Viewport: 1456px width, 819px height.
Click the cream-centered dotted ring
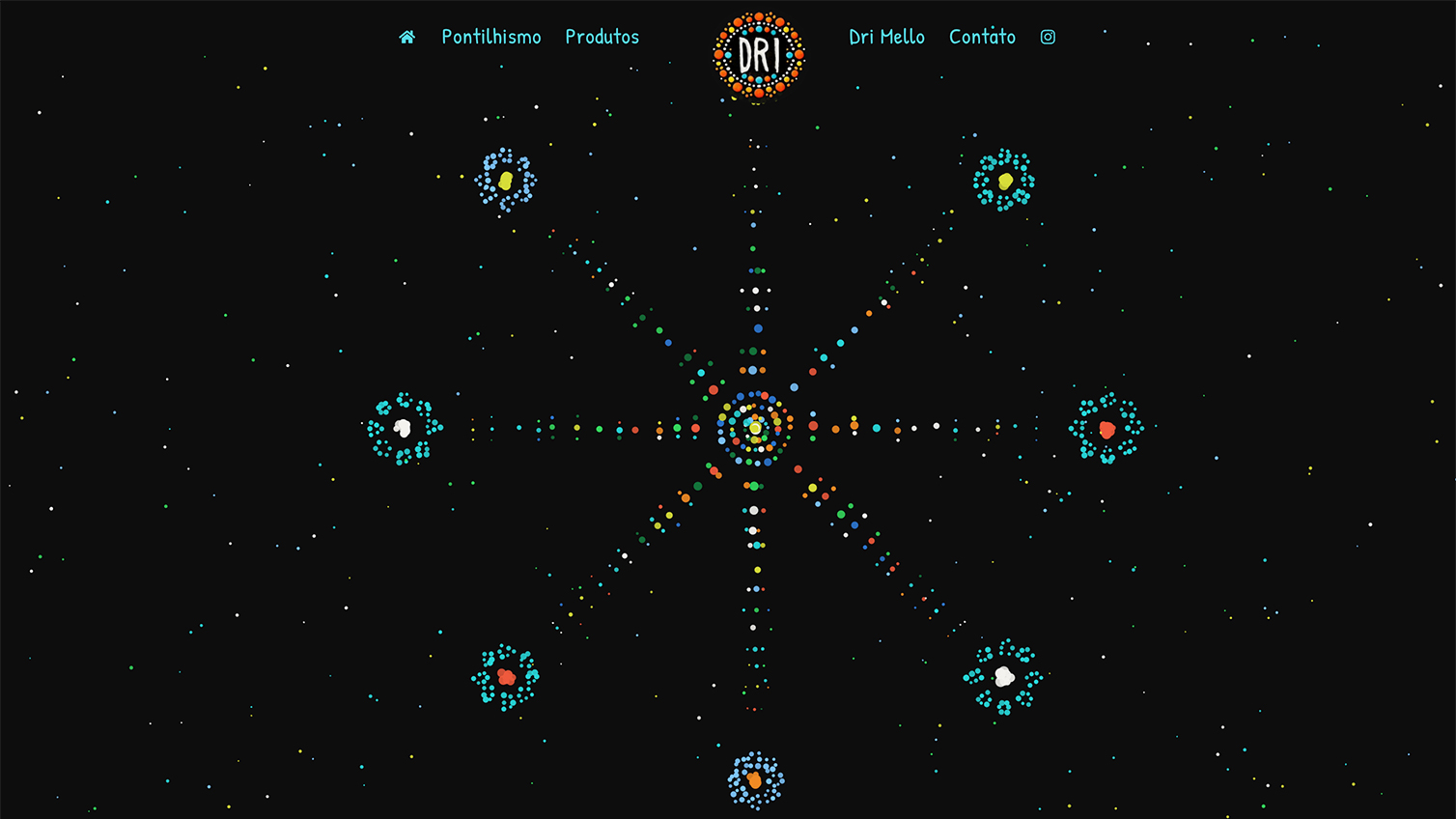1002,676
